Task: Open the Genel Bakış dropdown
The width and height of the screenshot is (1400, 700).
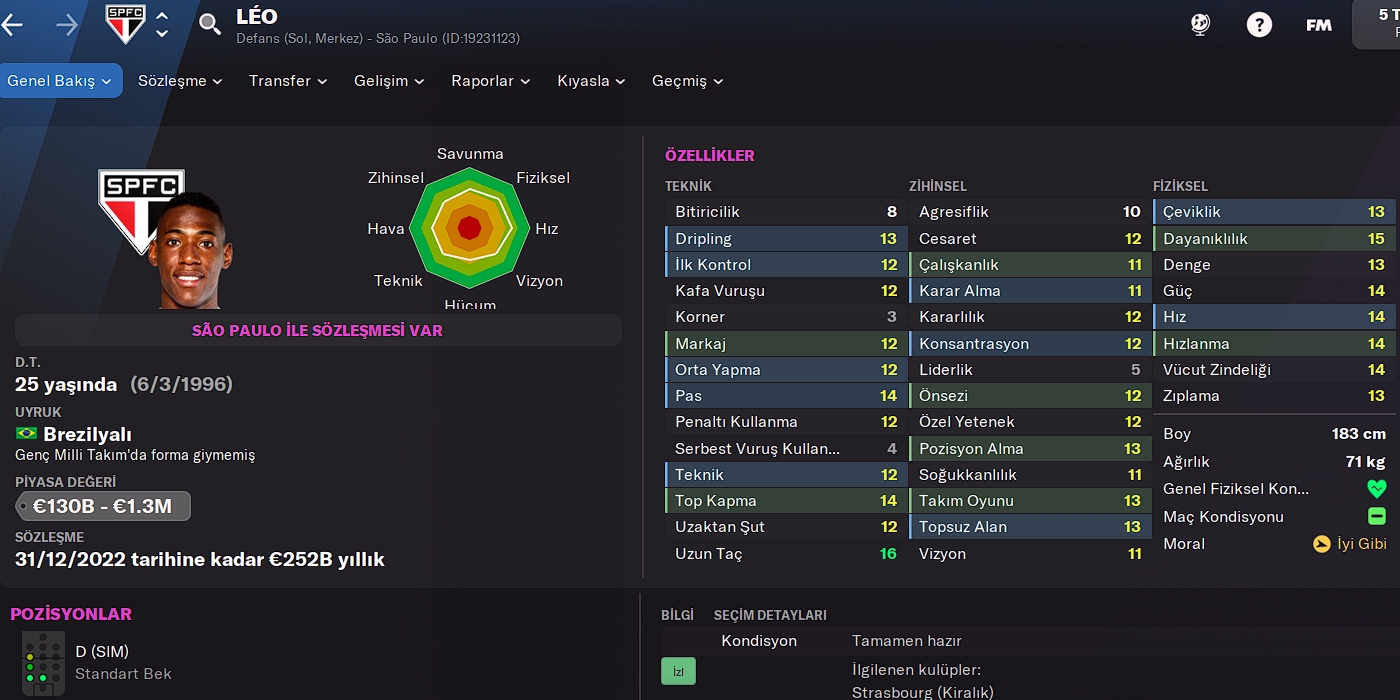Action: click(x=62, y=81)
